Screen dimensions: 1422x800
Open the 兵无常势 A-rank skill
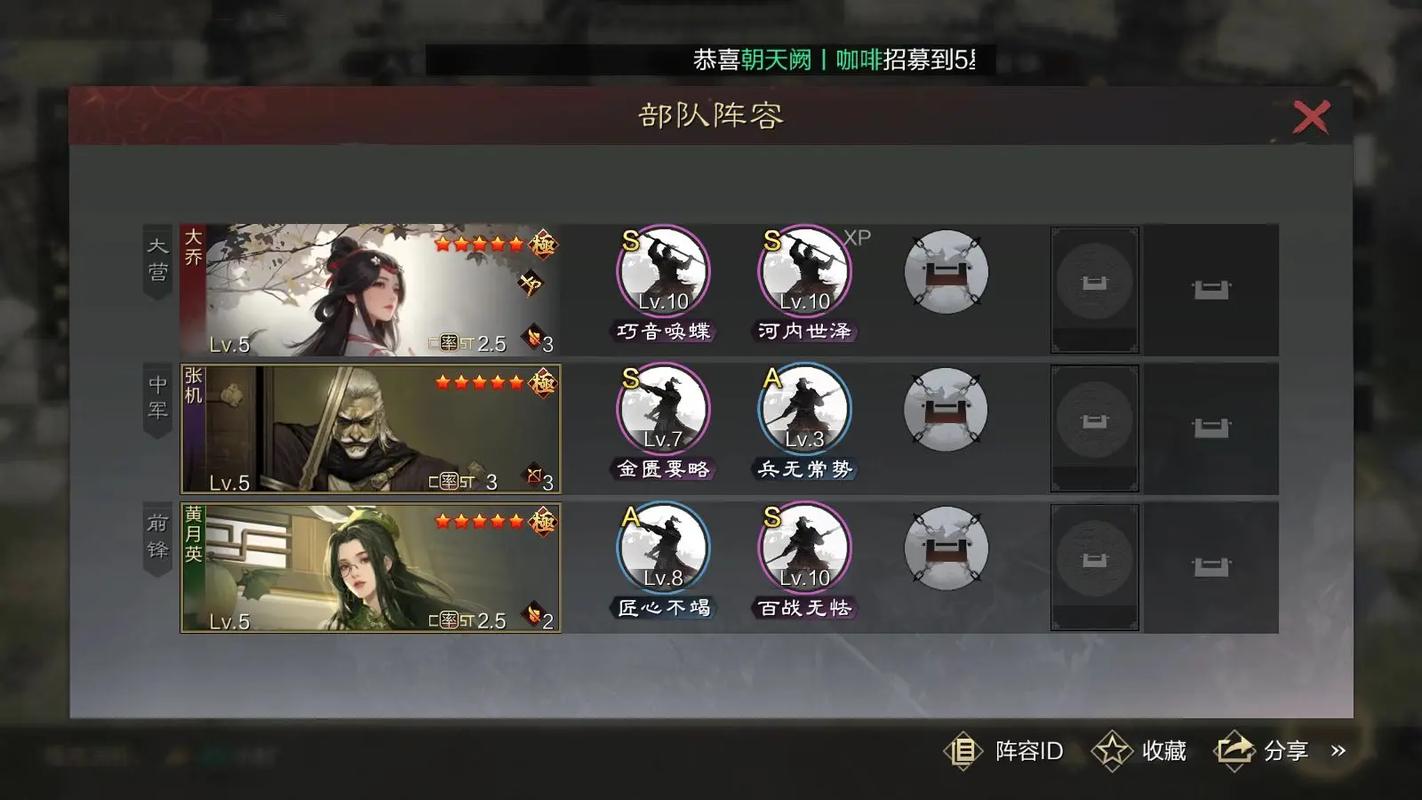pyautogui.click(x=804, y=408)
